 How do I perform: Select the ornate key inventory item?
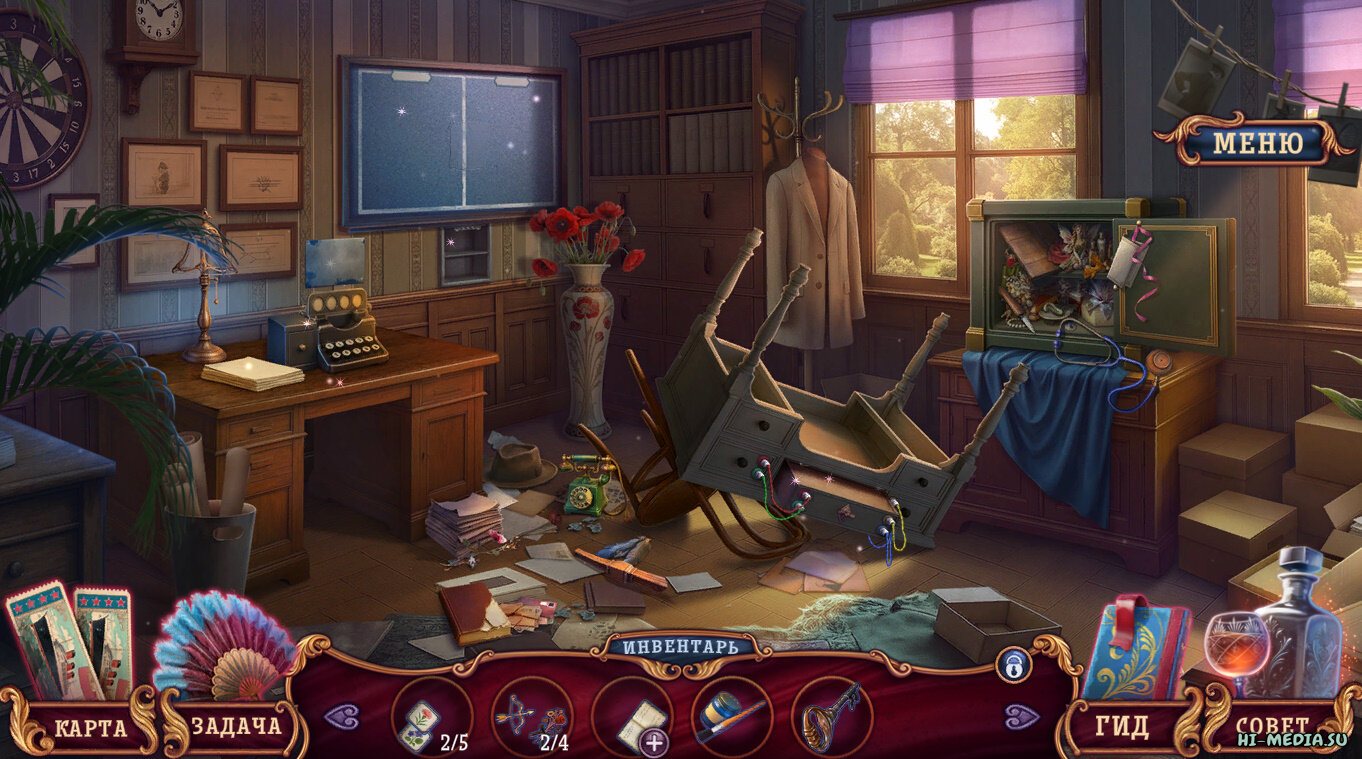point(831,717)
